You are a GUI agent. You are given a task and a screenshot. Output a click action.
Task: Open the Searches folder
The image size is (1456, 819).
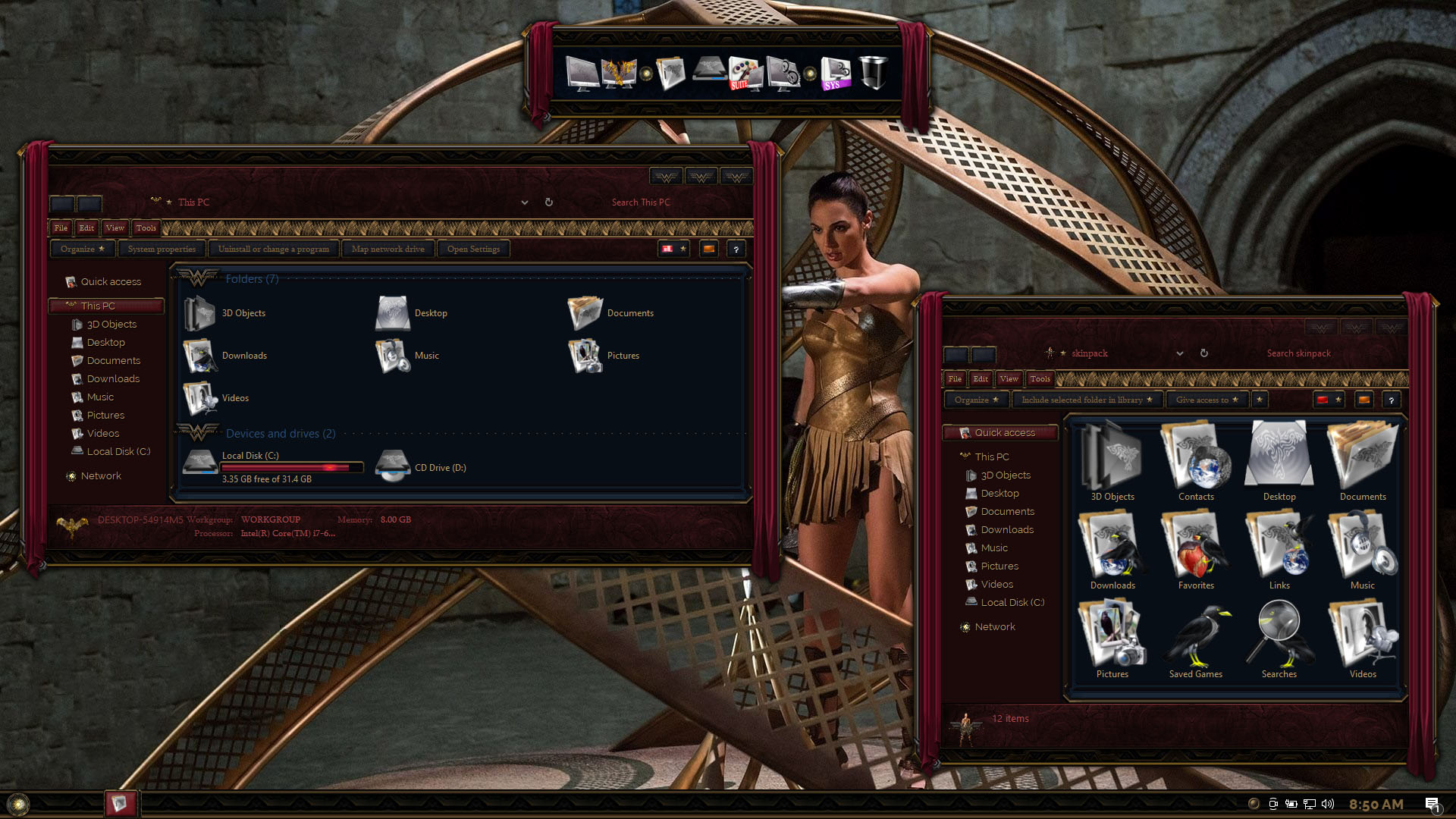click(1279, 639)
